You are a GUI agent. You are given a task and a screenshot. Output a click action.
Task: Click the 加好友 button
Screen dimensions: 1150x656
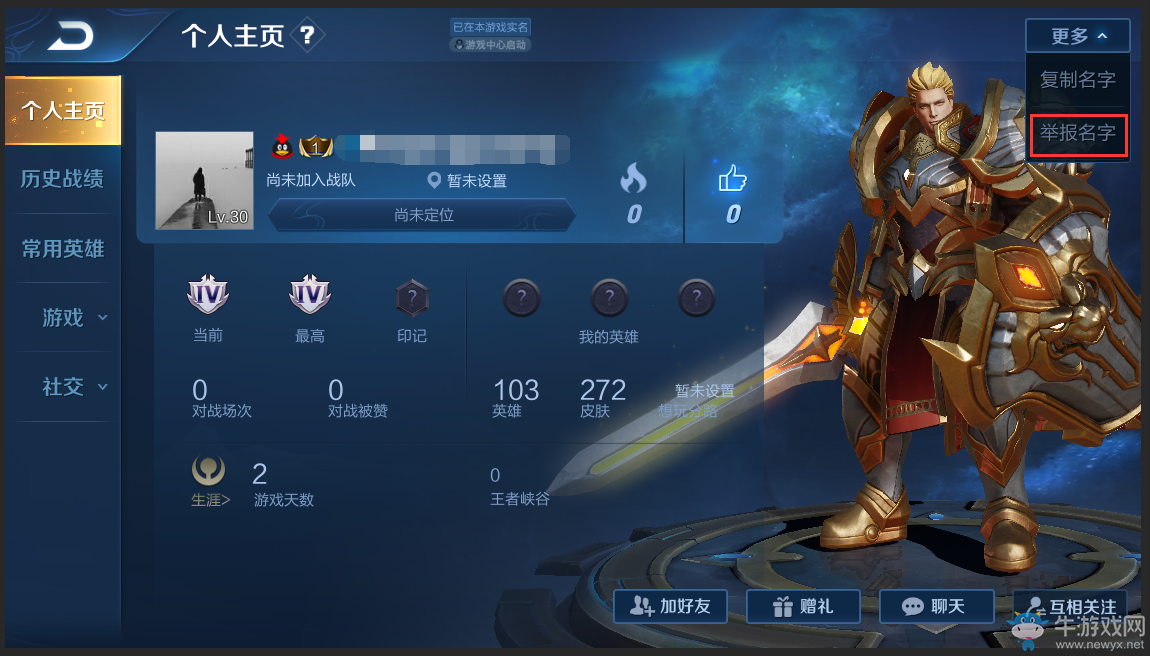[670, 606]
